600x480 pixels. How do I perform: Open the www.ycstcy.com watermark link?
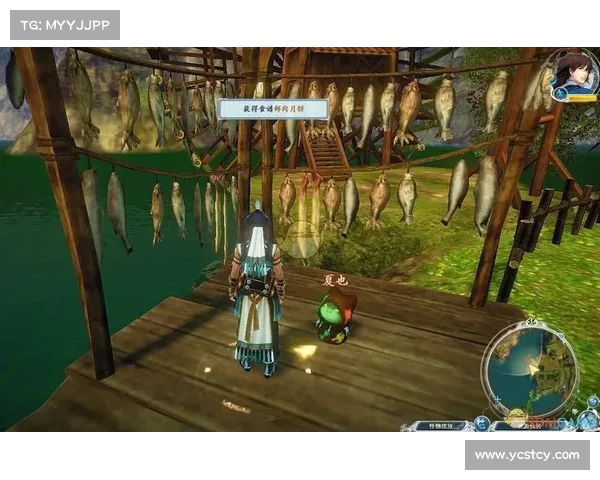527,455
